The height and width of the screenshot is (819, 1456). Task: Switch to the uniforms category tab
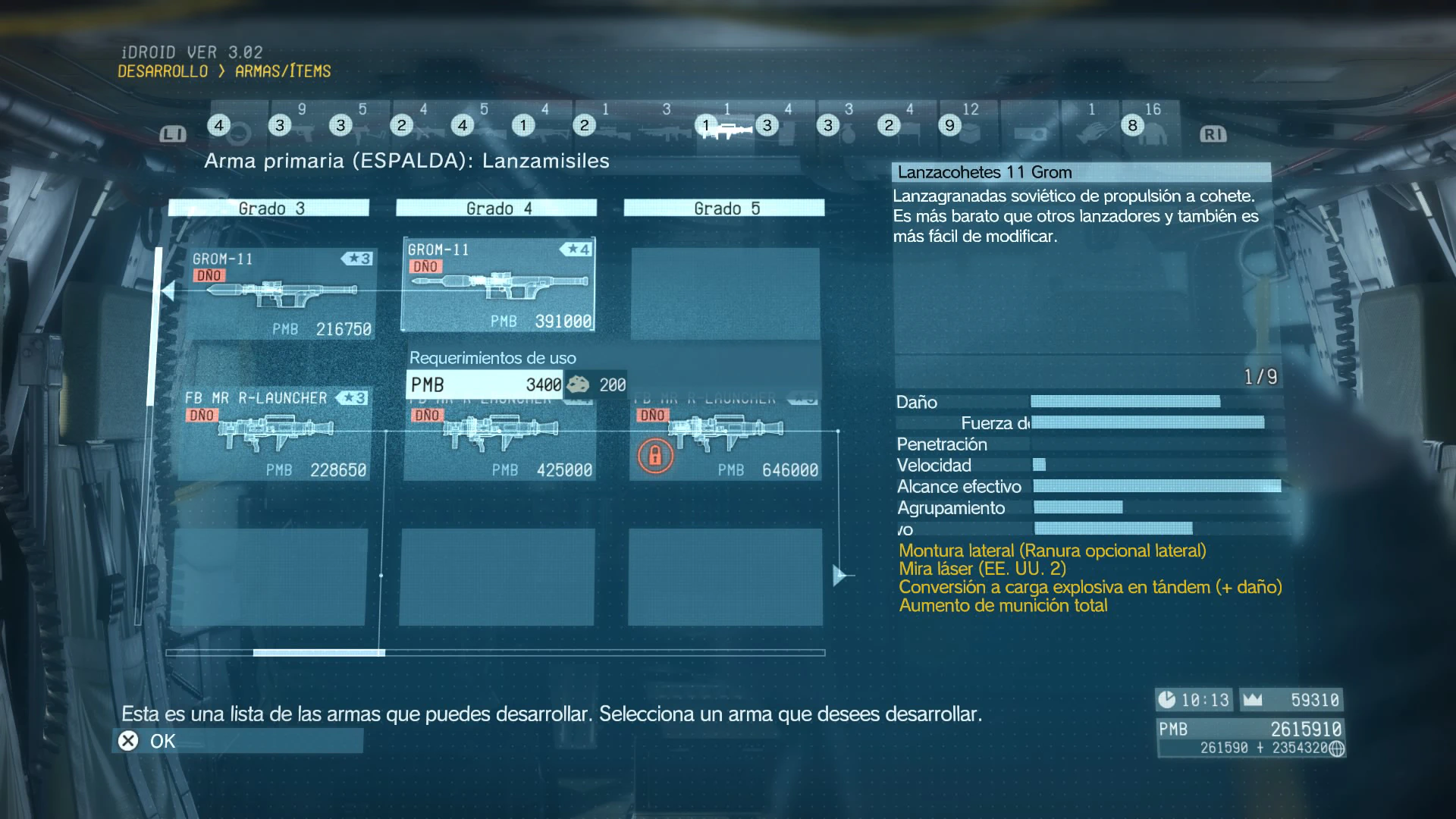(x=1151, y=129)
